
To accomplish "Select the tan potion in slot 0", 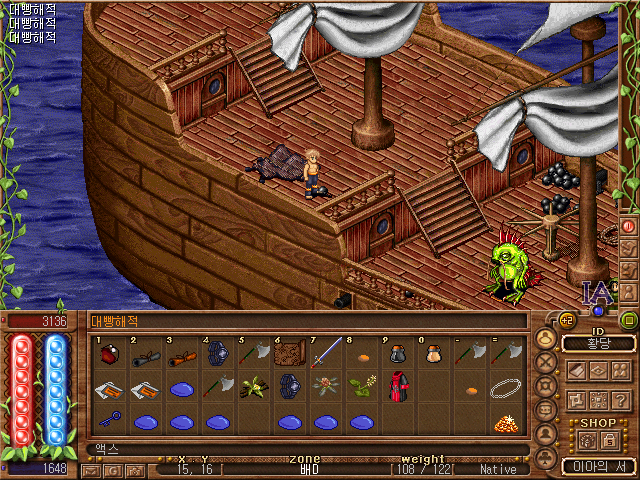I will click(x=434, y=354).
